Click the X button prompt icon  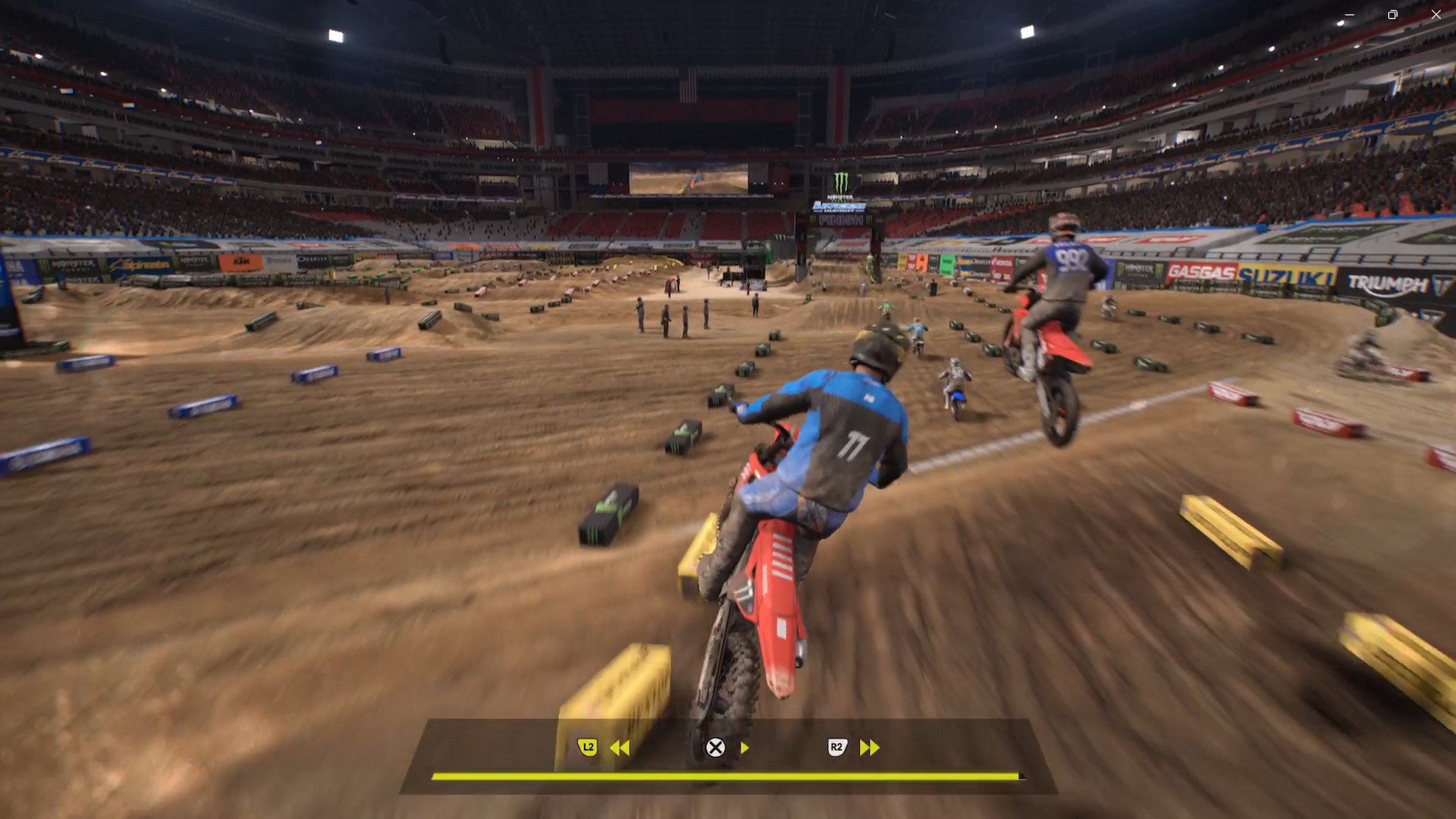[714, 748]
